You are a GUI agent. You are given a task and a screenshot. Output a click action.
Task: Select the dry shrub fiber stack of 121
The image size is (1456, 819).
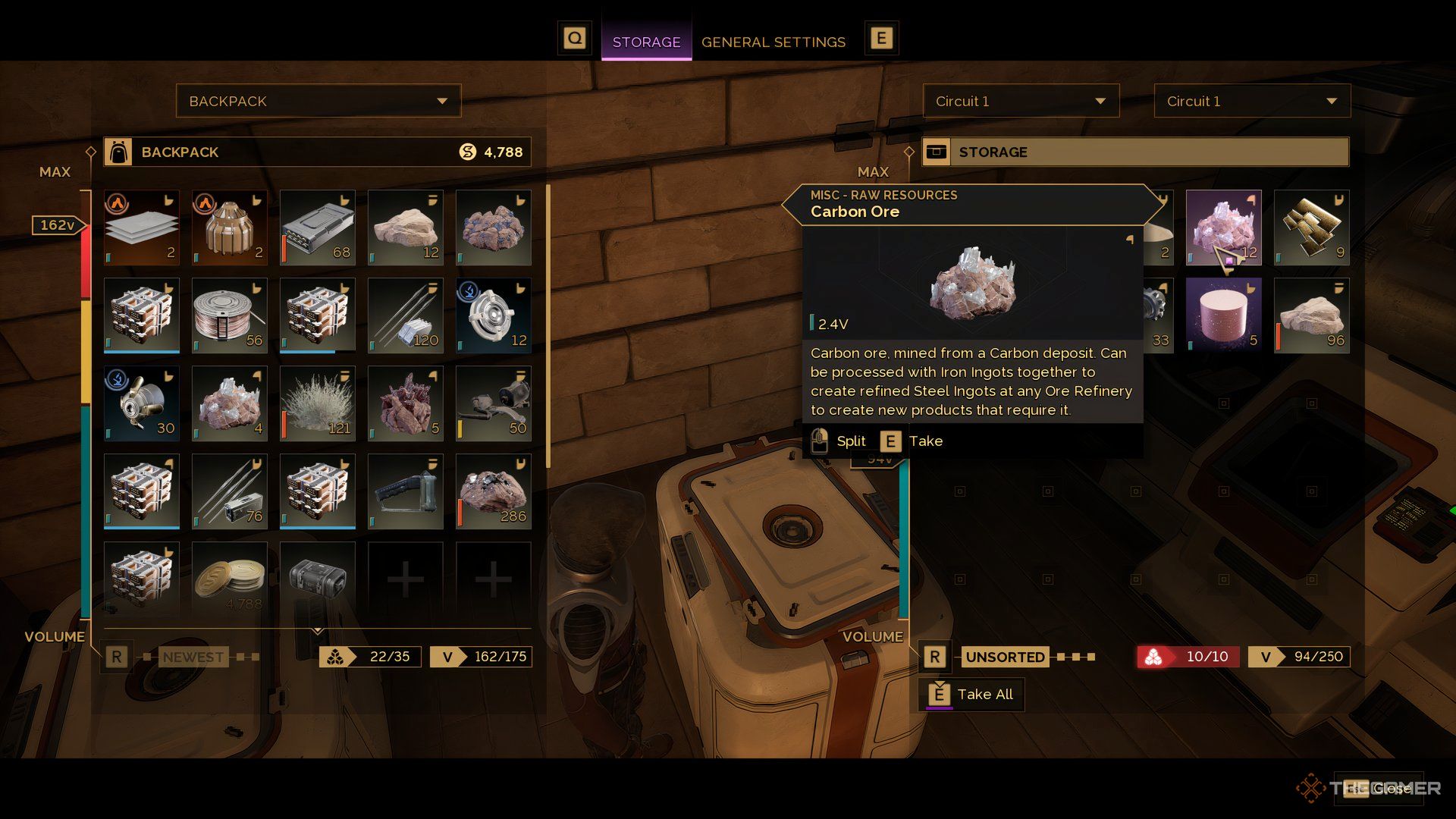317,403
